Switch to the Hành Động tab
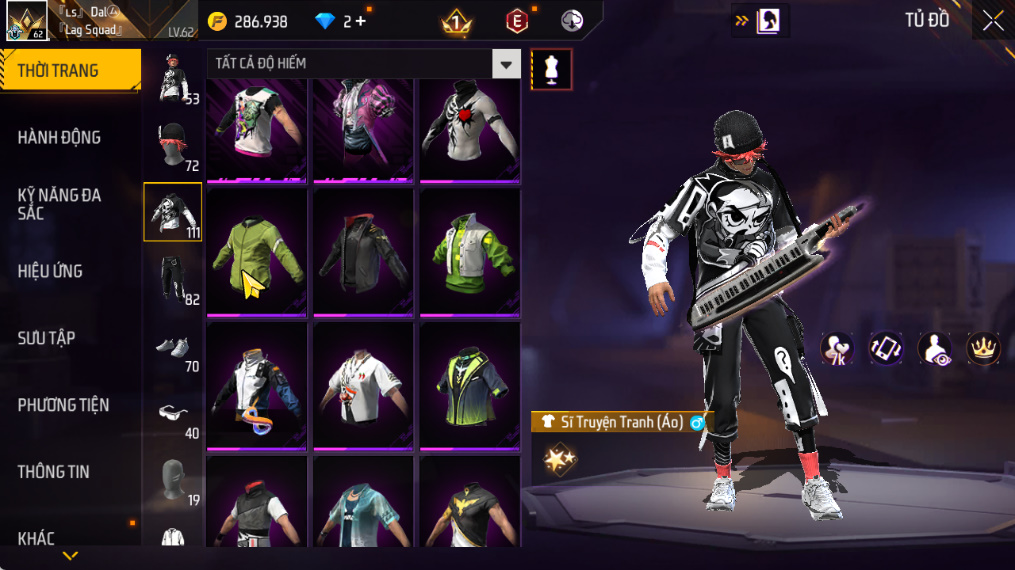The height and width of the screenshot is (570, 1015). click(x=60, y=137)
